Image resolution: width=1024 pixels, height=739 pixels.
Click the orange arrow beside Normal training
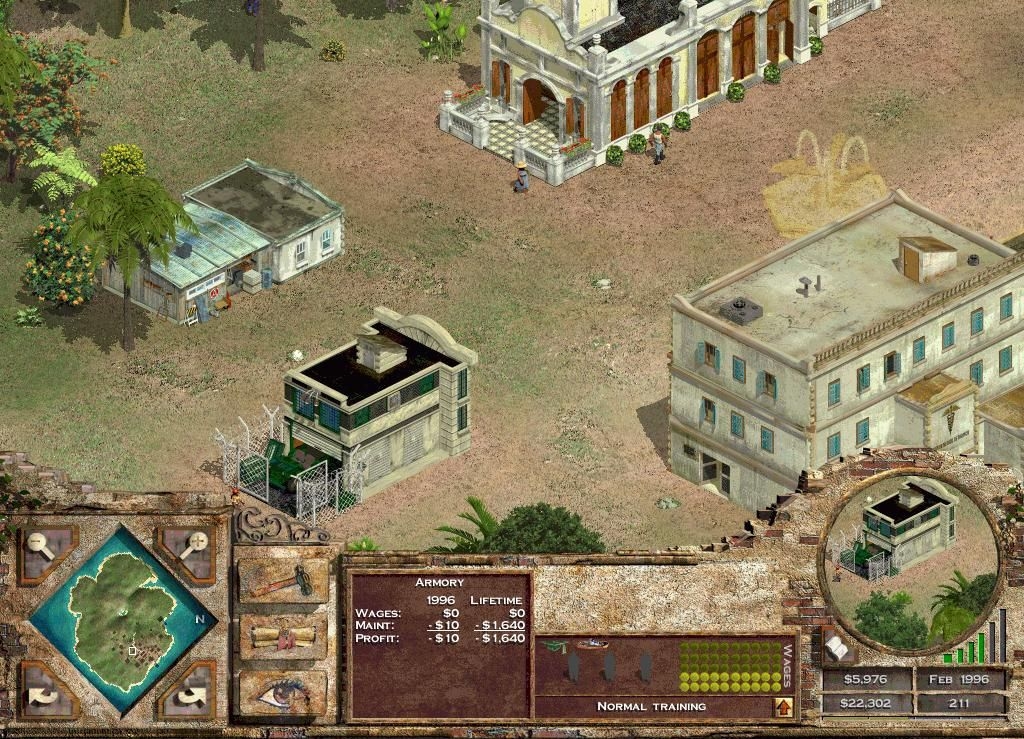(784, 706)
